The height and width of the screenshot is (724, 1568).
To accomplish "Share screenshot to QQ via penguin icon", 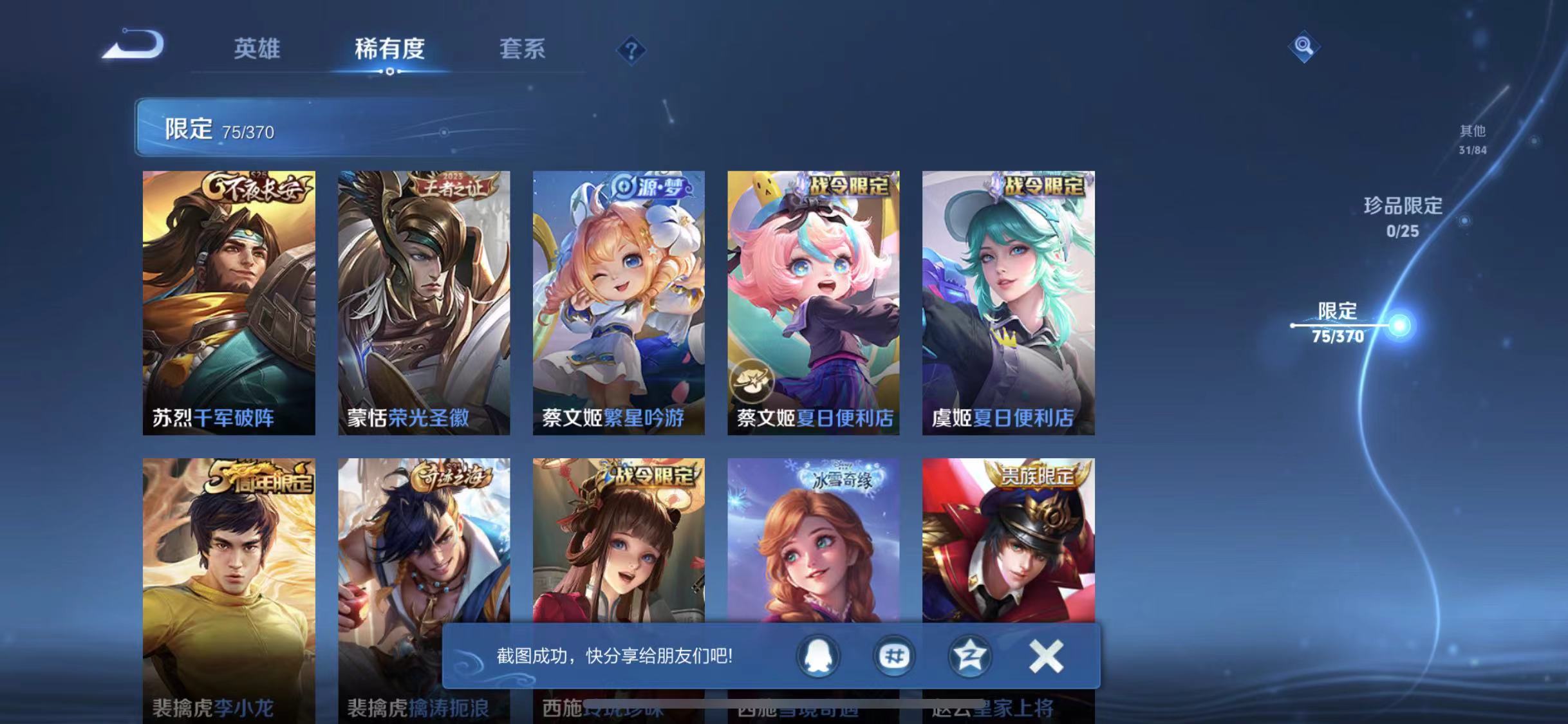I will click(x=819, y=656).
